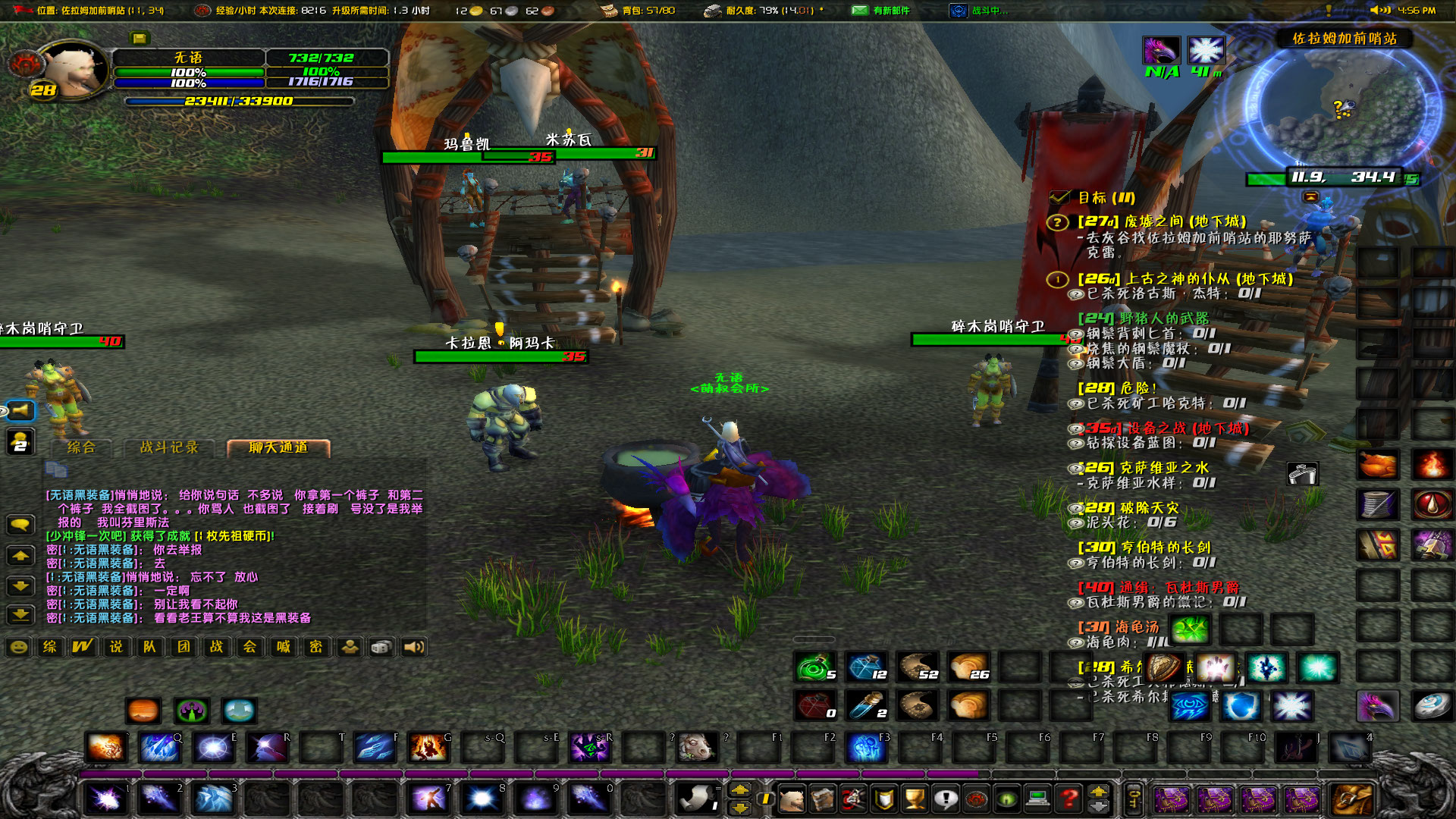Click the smiley emote icon in chat bar
The height and width of the screenshot is (819, 1456).
[x=17, y=648]
